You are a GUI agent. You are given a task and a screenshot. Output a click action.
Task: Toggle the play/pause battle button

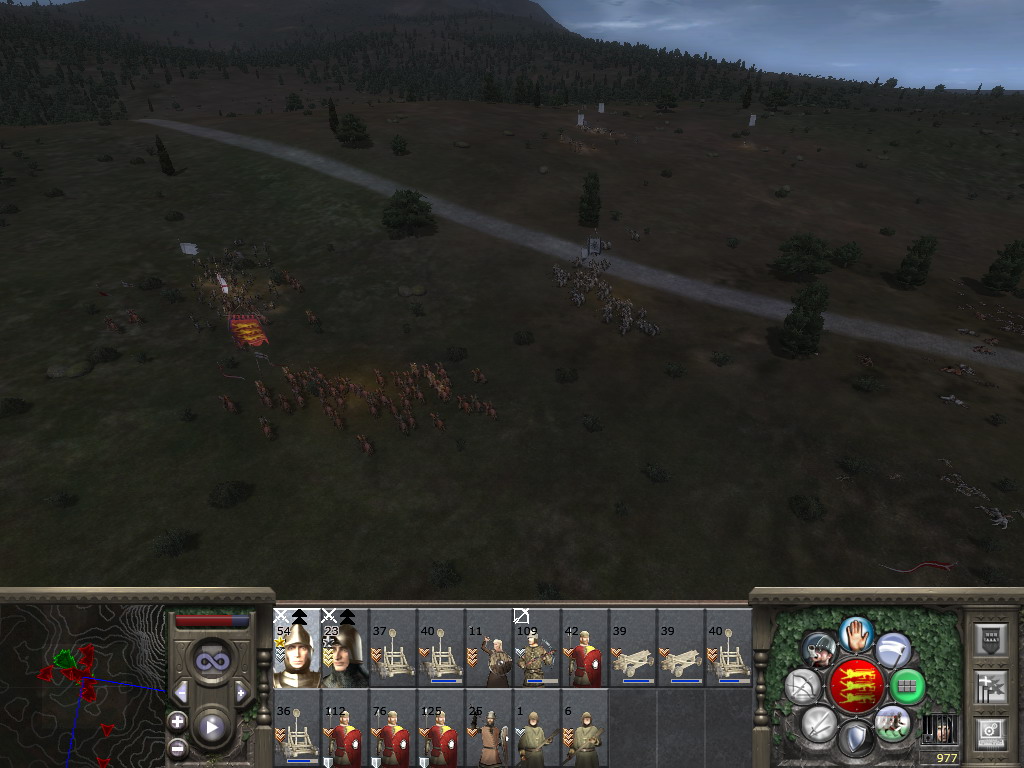211,727
